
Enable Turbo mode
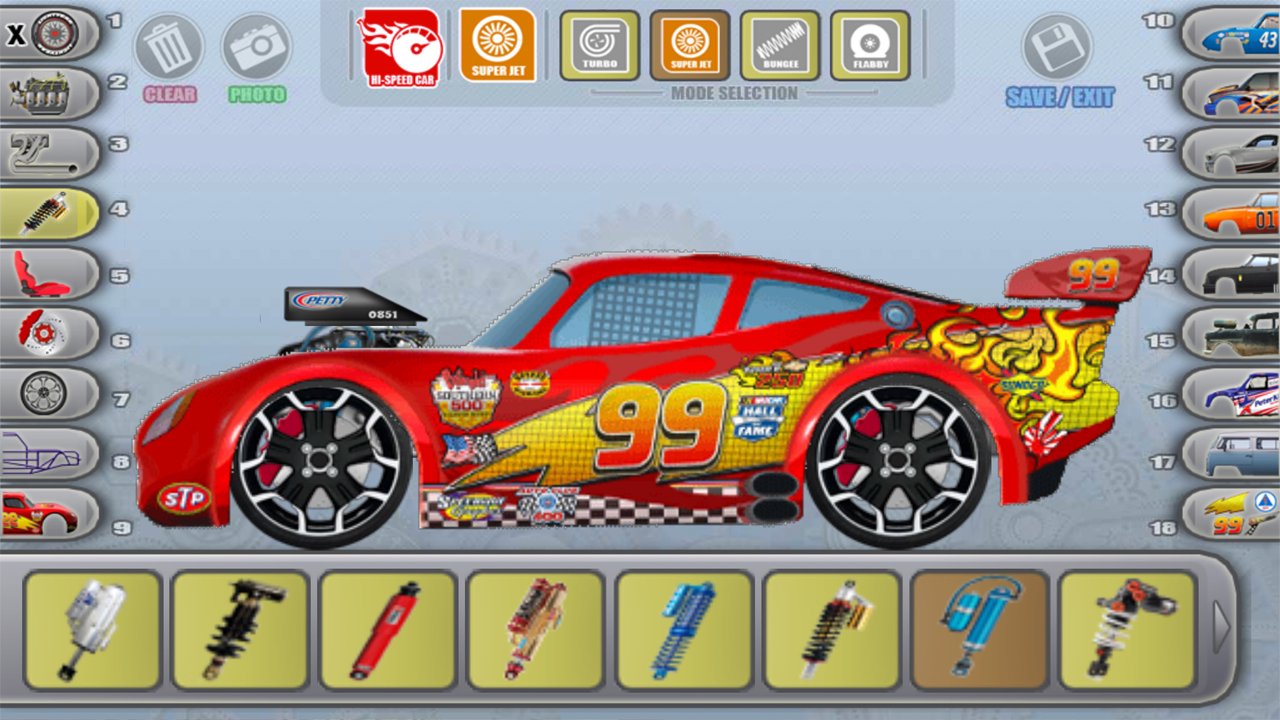click(598, 45)
